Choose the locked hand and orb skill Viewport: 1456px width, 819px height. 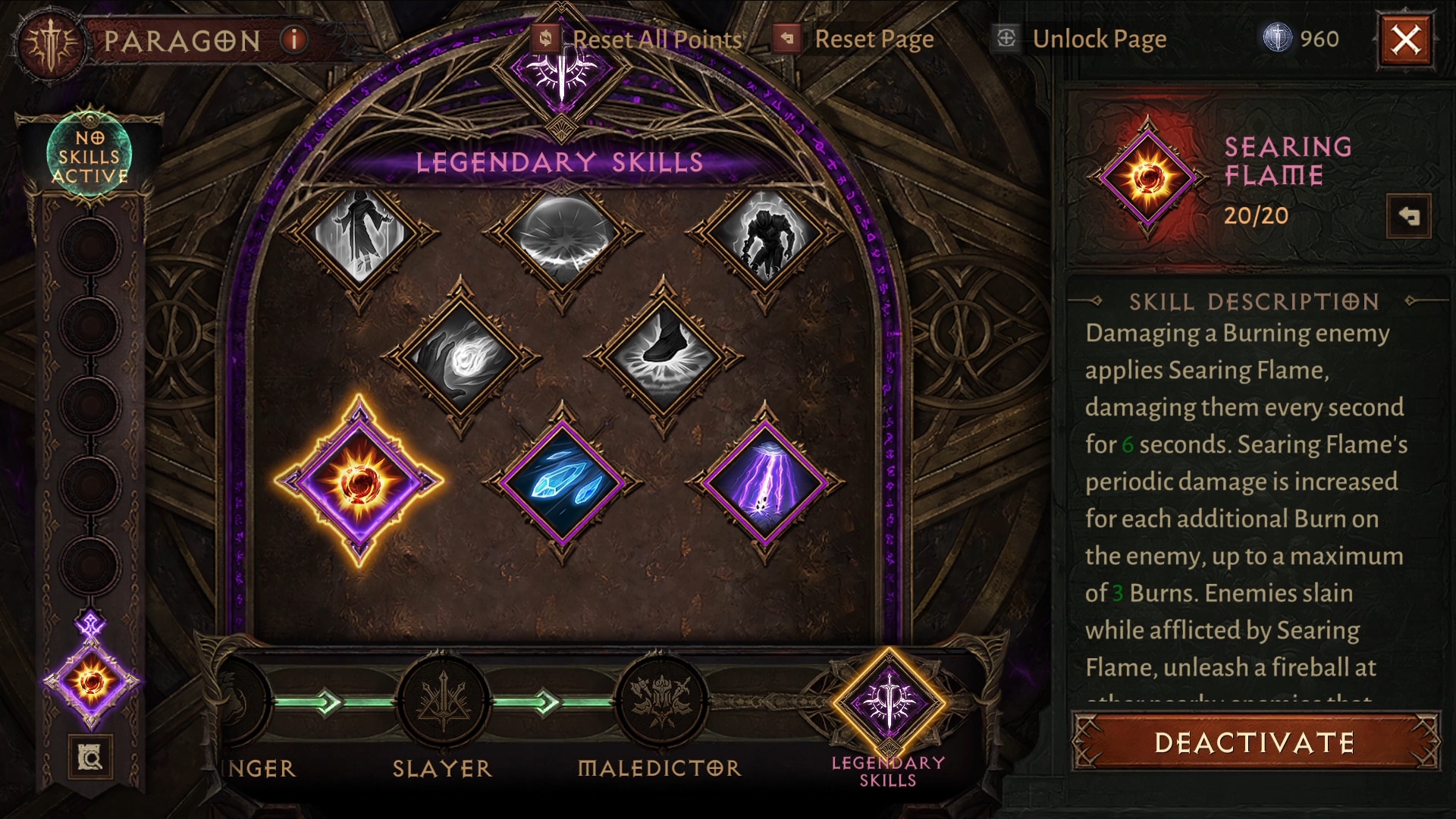tap(460, 356)
